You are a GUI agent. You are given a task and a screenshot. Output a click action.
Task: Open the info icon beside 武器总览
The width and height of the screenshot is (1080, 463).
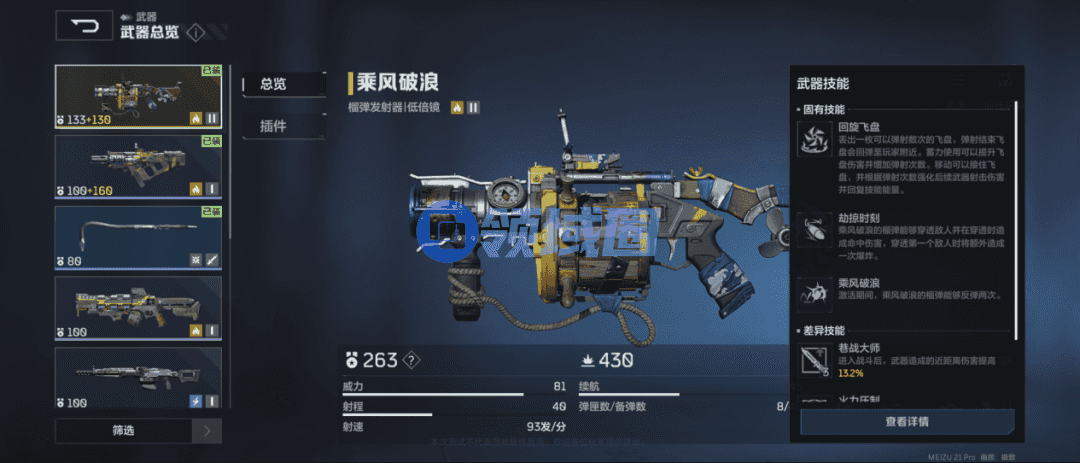tap(195, 32)
